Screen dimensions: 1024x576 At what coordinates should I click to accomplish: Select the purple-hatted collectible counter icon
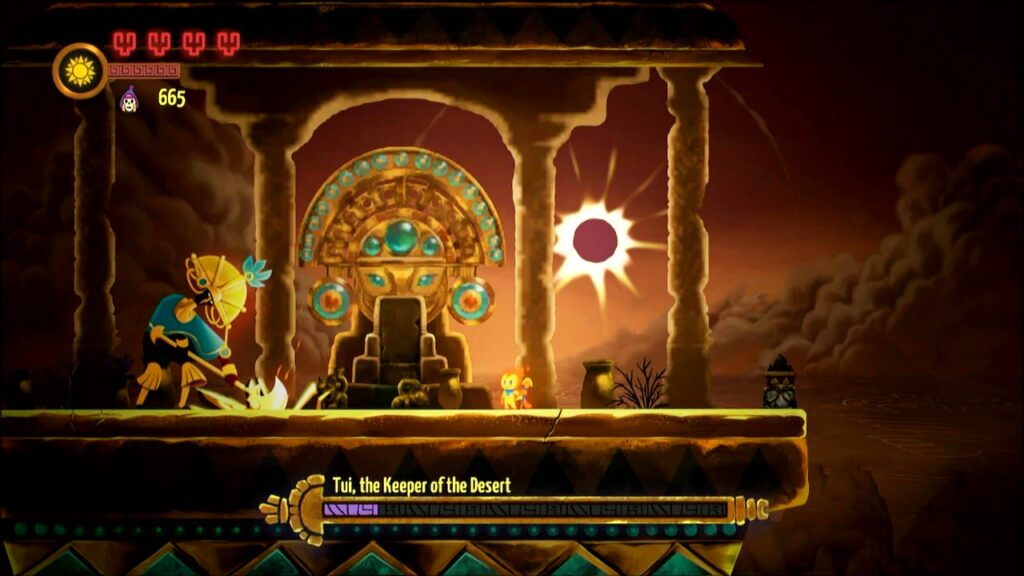(x=129, y=98)
